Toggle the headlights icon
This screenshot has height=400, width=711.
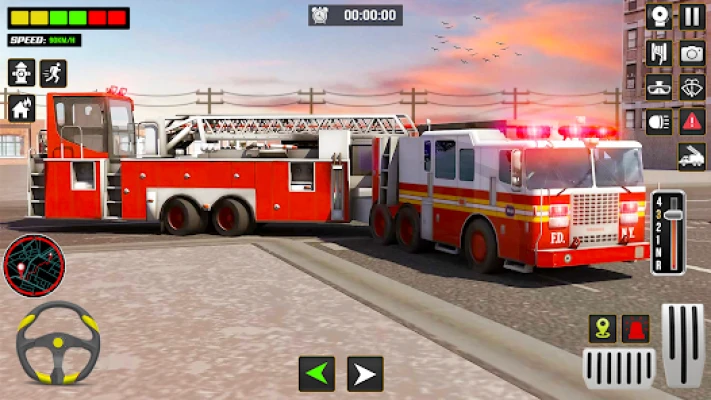pos(659,121)
